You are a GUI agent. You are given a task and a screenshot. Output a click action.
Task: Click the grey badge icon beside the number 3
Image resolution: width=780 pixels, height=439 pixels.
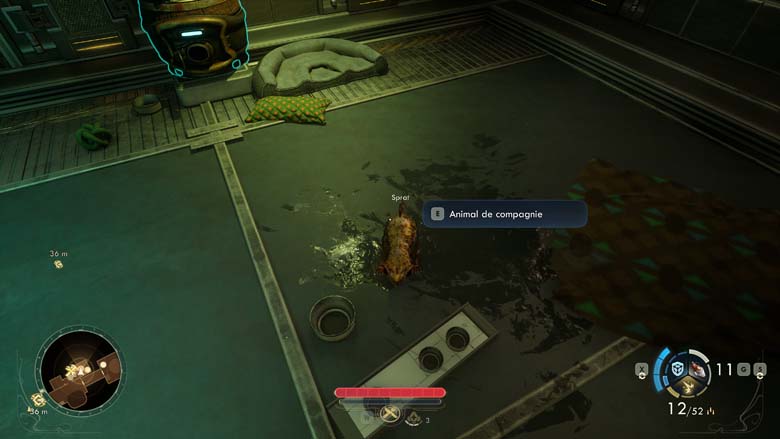[x=413, y=420]
